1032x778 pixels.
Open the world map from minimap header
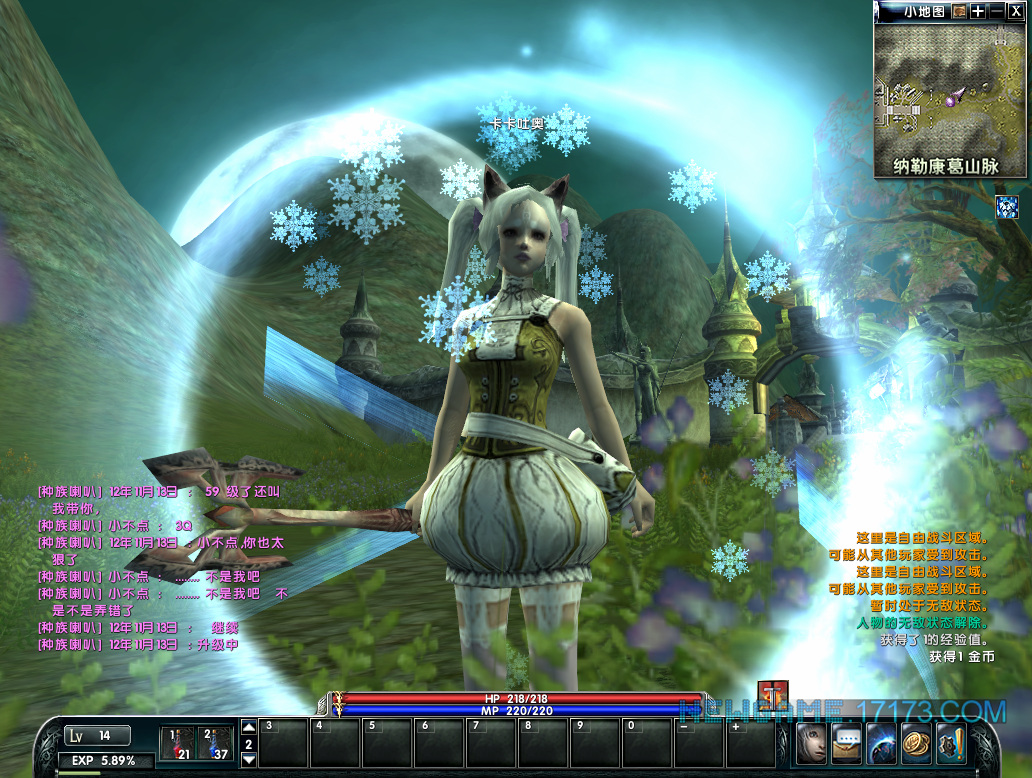click(959, 11)
